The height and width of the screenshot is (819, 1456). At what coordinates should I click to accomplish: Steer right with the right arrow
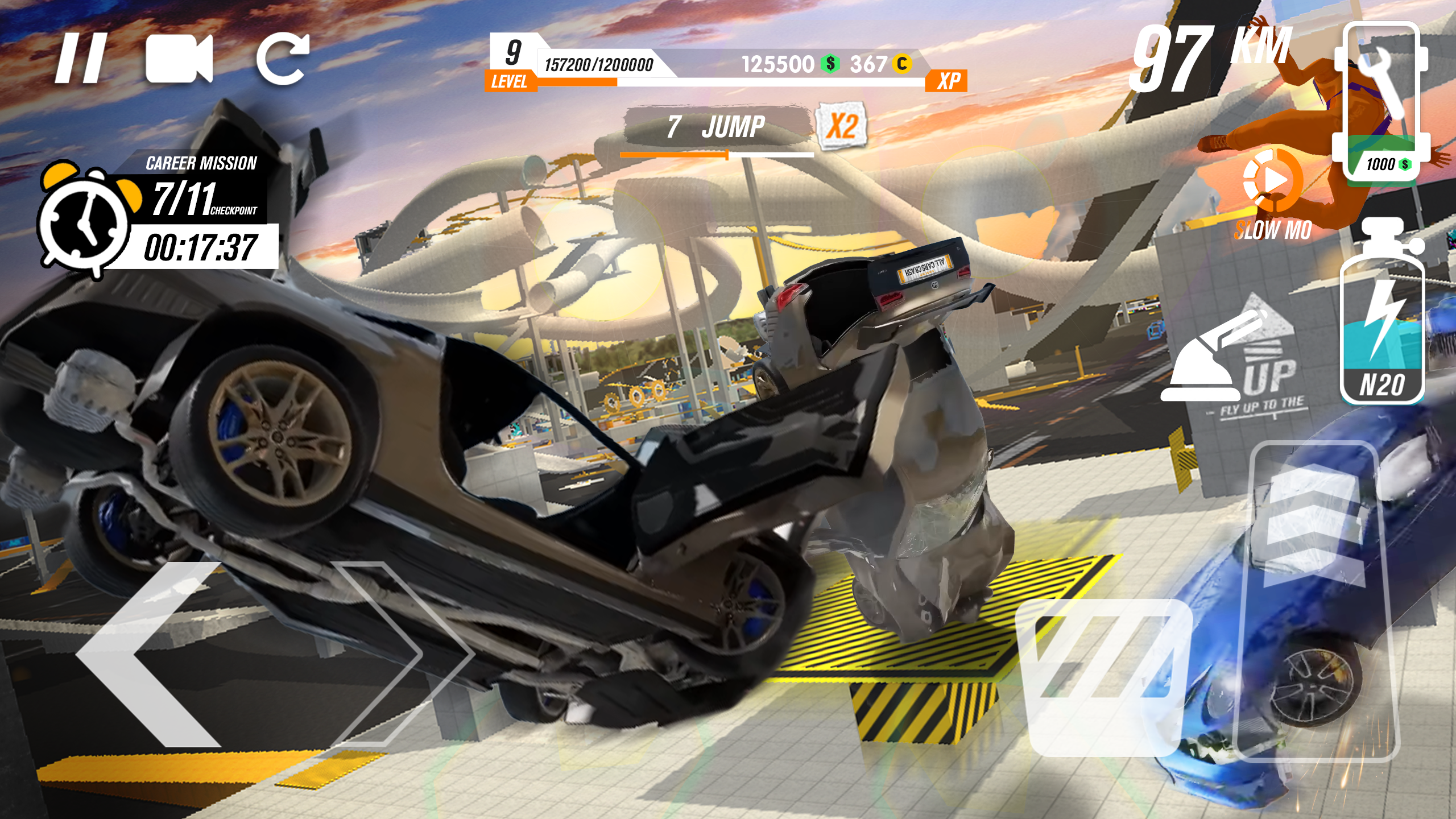coord(392,654)
